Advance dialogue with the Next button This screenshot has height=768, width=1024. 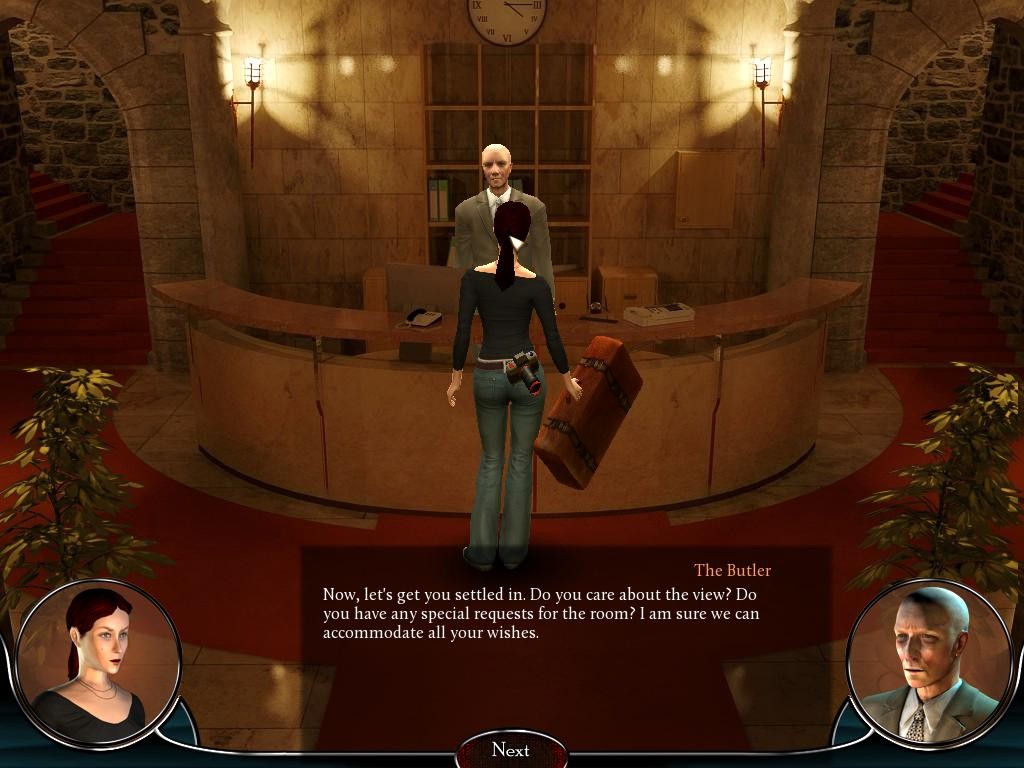(x=511, y=750)
